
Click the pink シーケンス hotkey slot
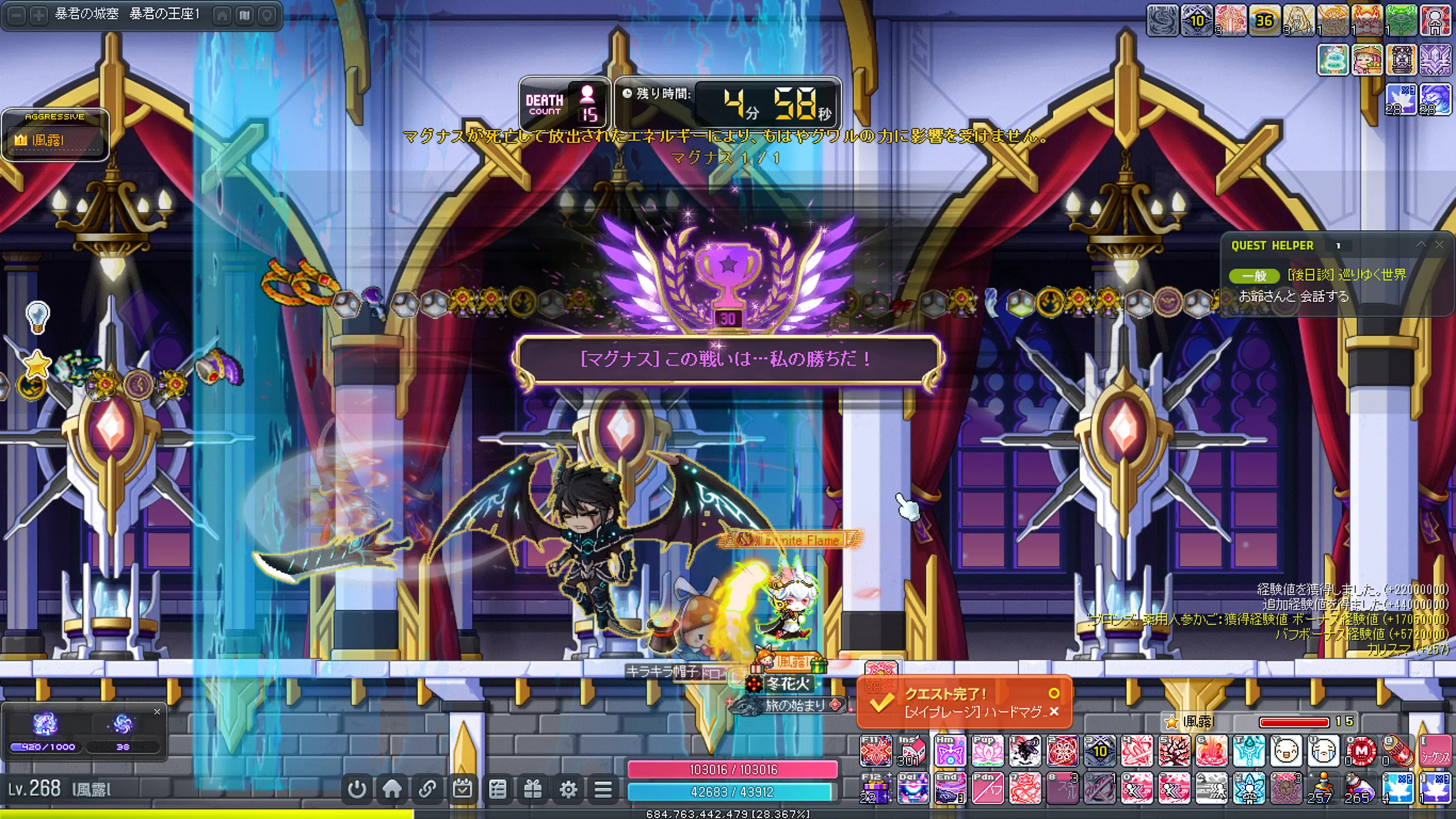[x=1436, y=751]
